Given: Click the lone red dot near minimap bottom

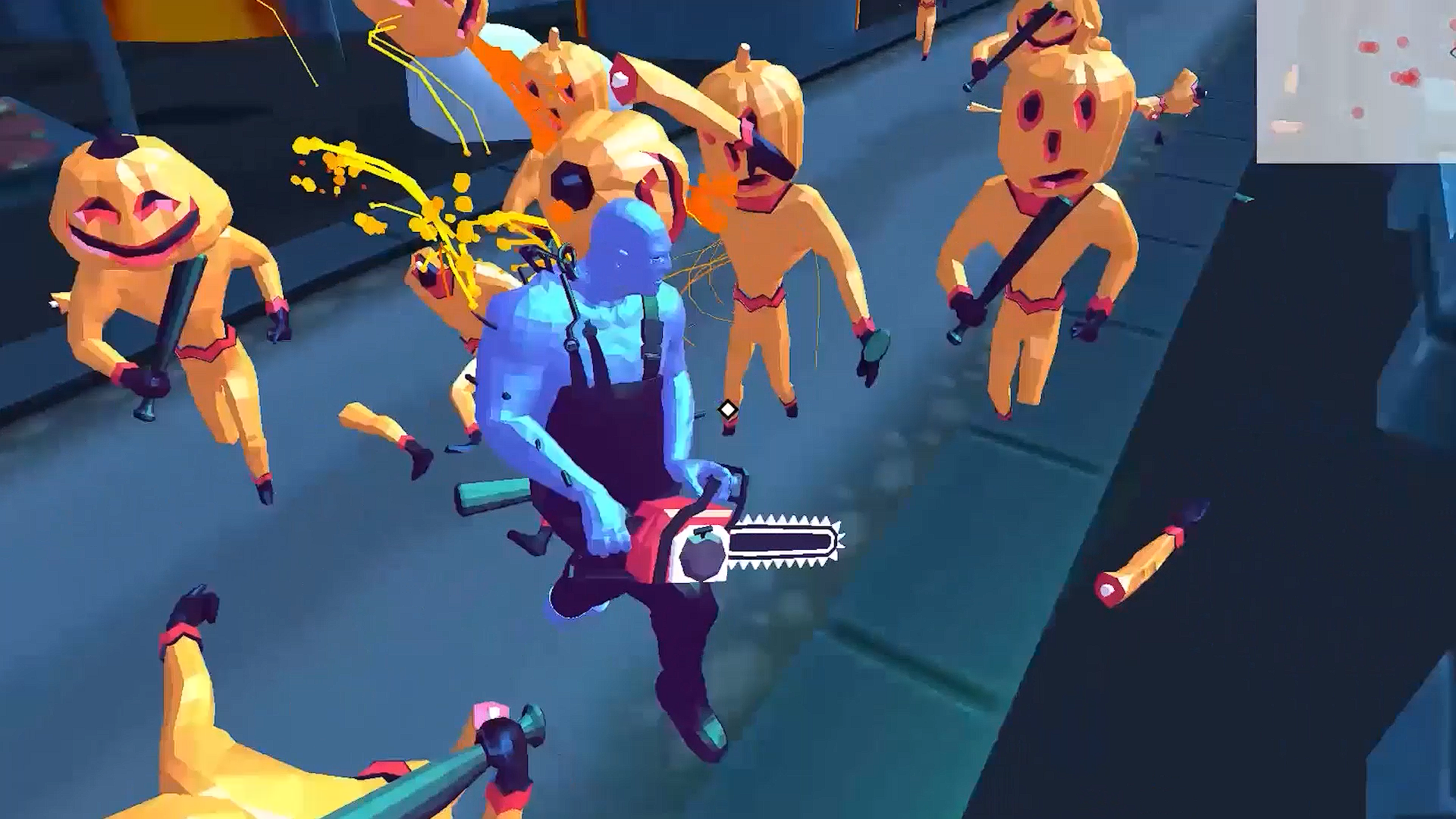Looking at the screenshot, I should click(x=1357, y=111).
